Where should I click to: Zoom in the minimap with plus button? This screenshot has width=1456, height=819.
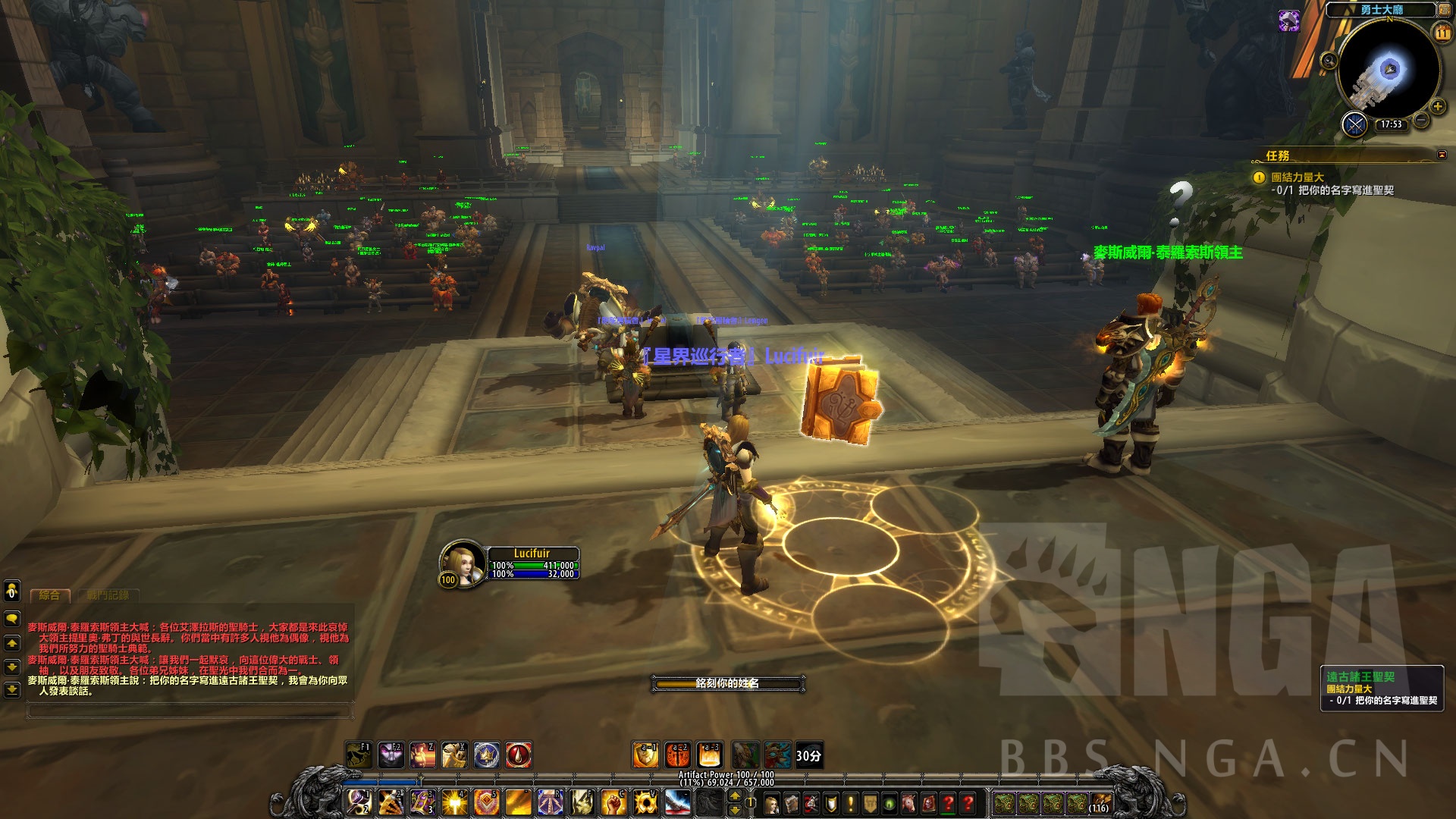(1437, 106)
